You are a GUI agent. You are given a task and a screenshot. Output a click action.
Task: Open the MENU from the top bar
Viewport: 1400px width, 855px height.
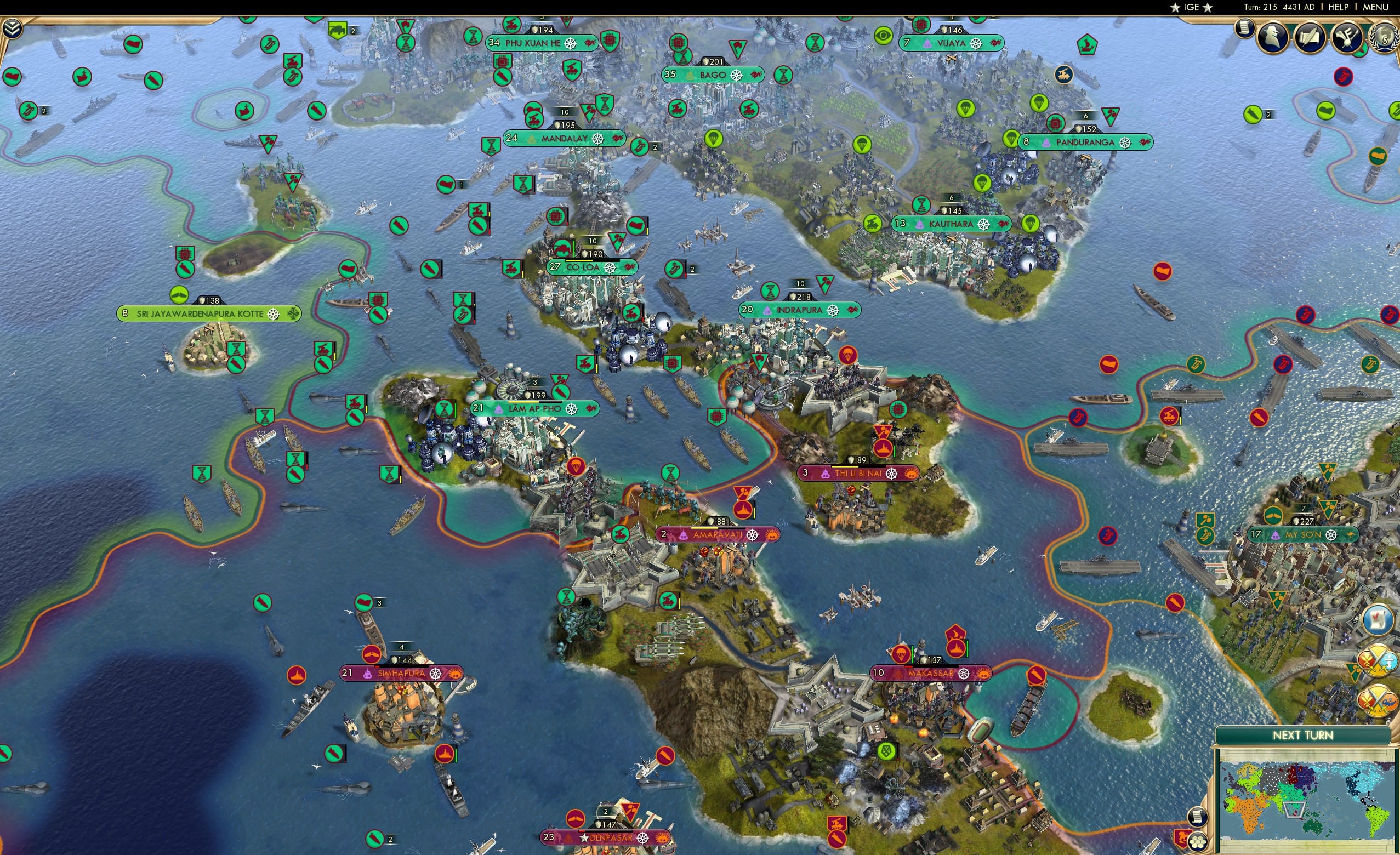click(x=1374, y=7)
